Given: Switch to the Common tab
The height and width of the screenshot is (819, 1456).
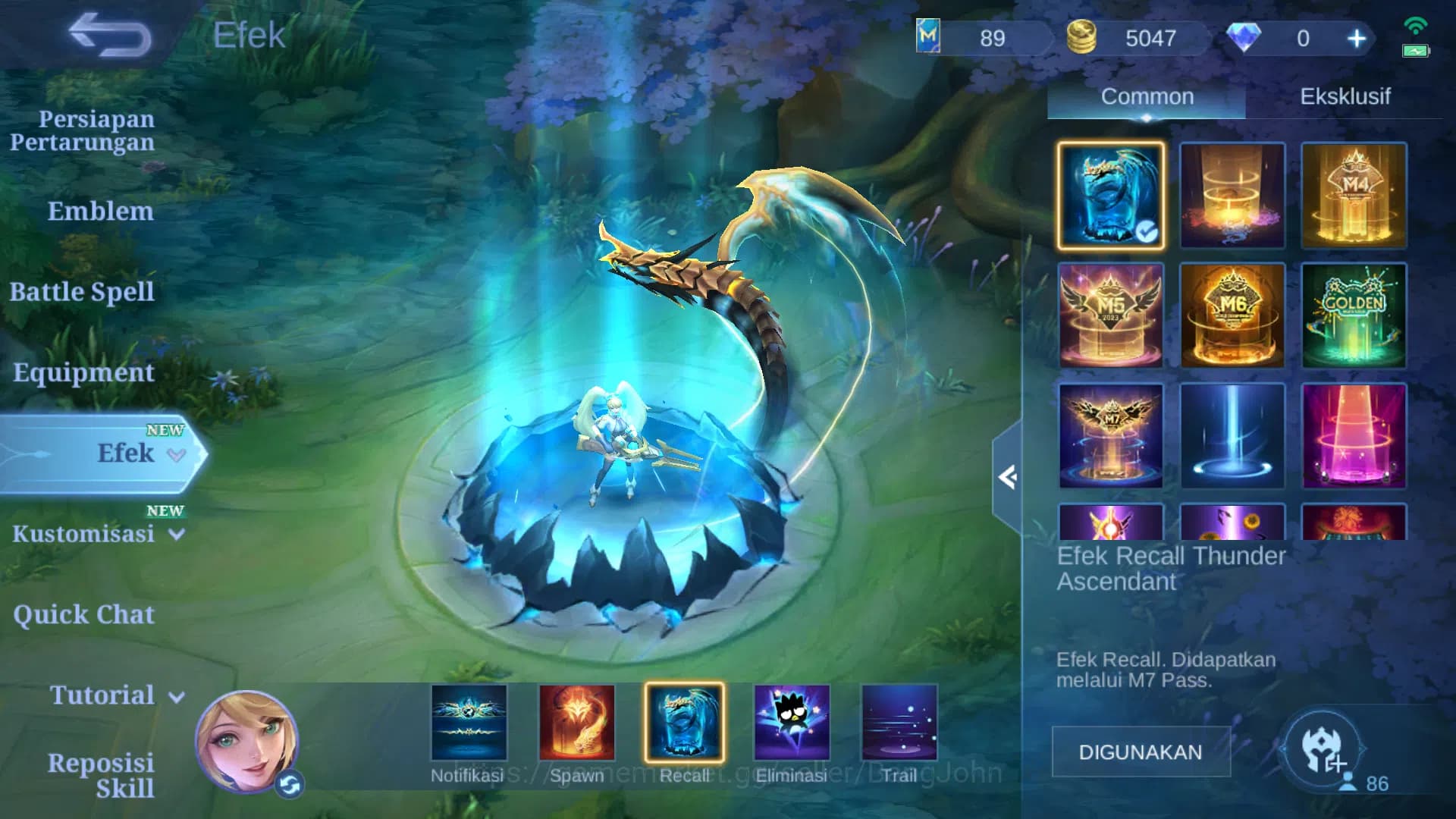Looking at the screenshot, I should coord(1146,96).
